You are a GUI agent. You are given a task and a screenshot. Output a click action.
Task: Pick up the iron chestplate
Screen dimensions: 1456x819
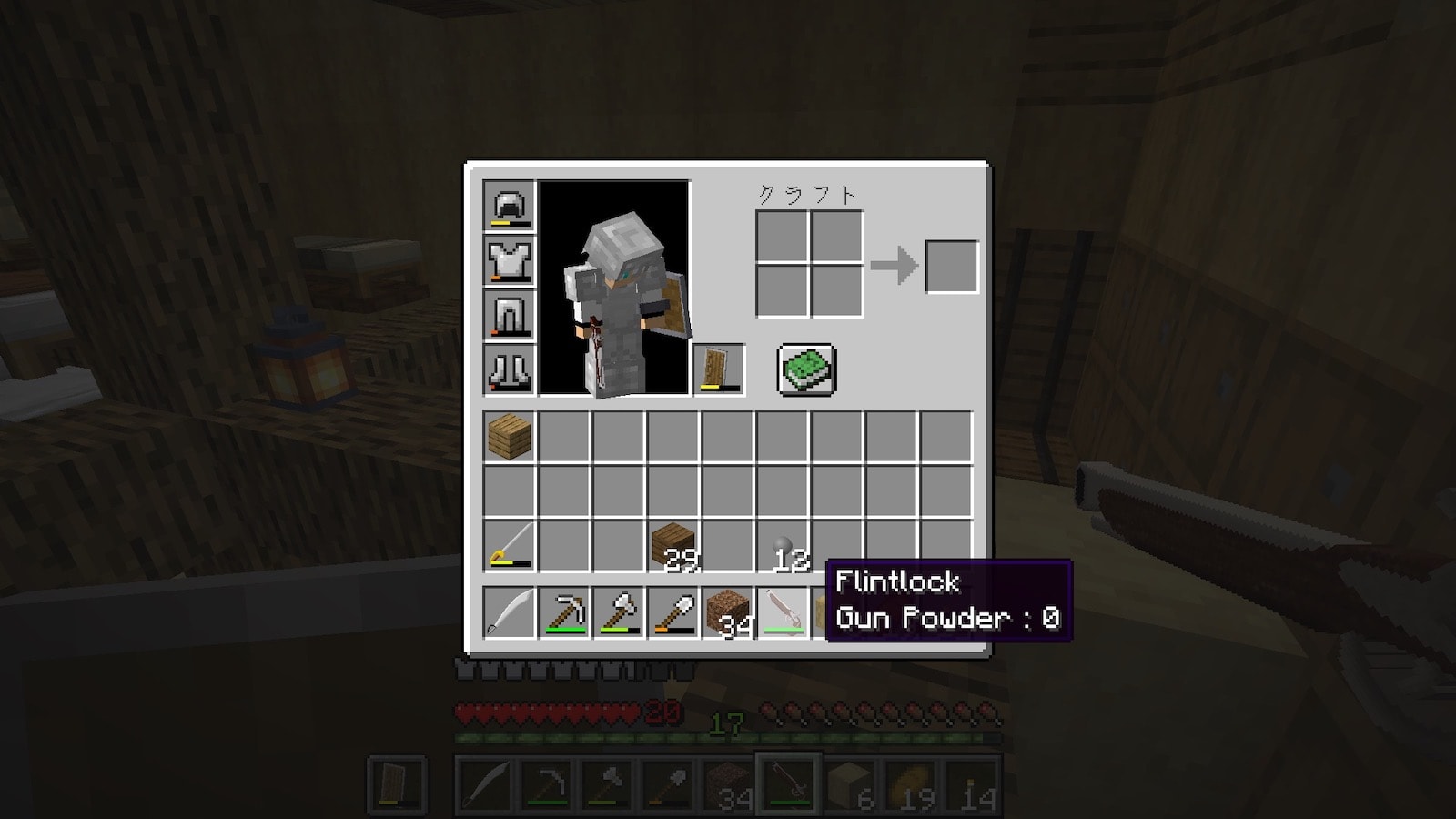510,260
